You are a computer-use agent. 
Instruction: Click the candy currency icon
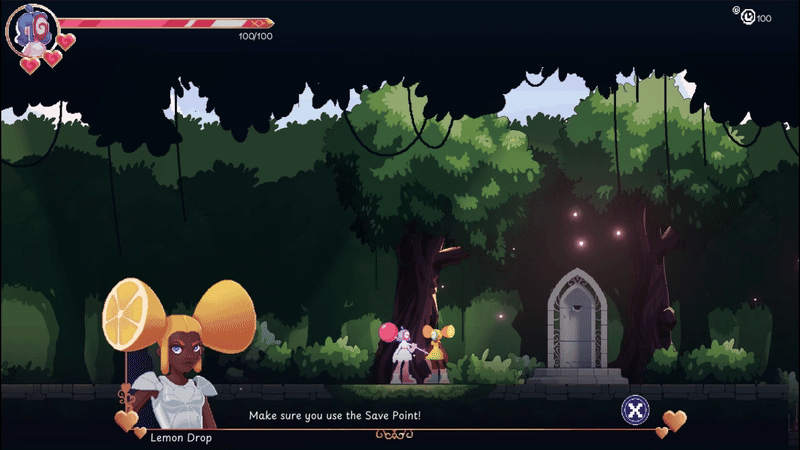point(745,16)
